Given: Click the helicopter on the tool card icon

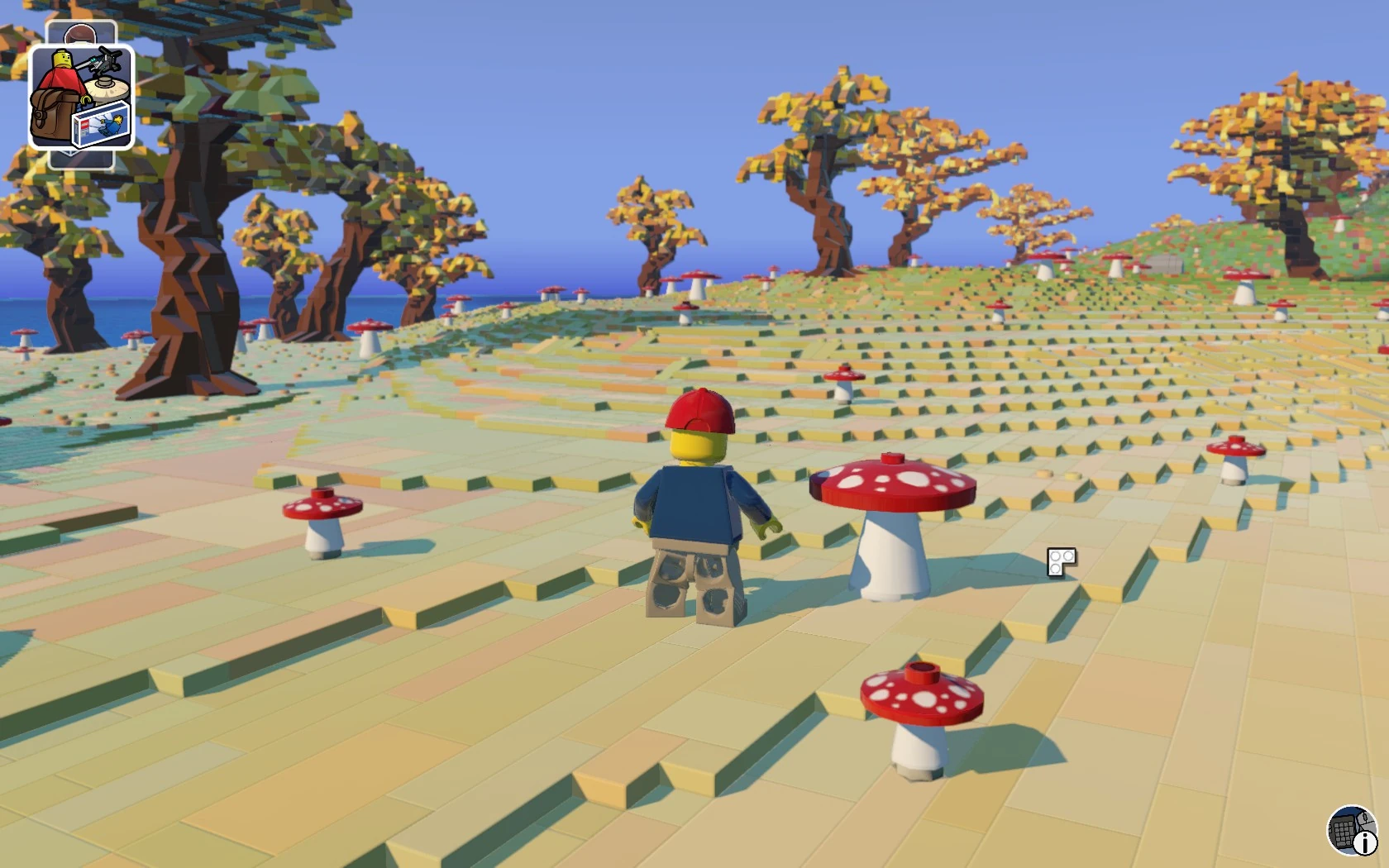Looking at the screenshot, I should click(105, 58).
